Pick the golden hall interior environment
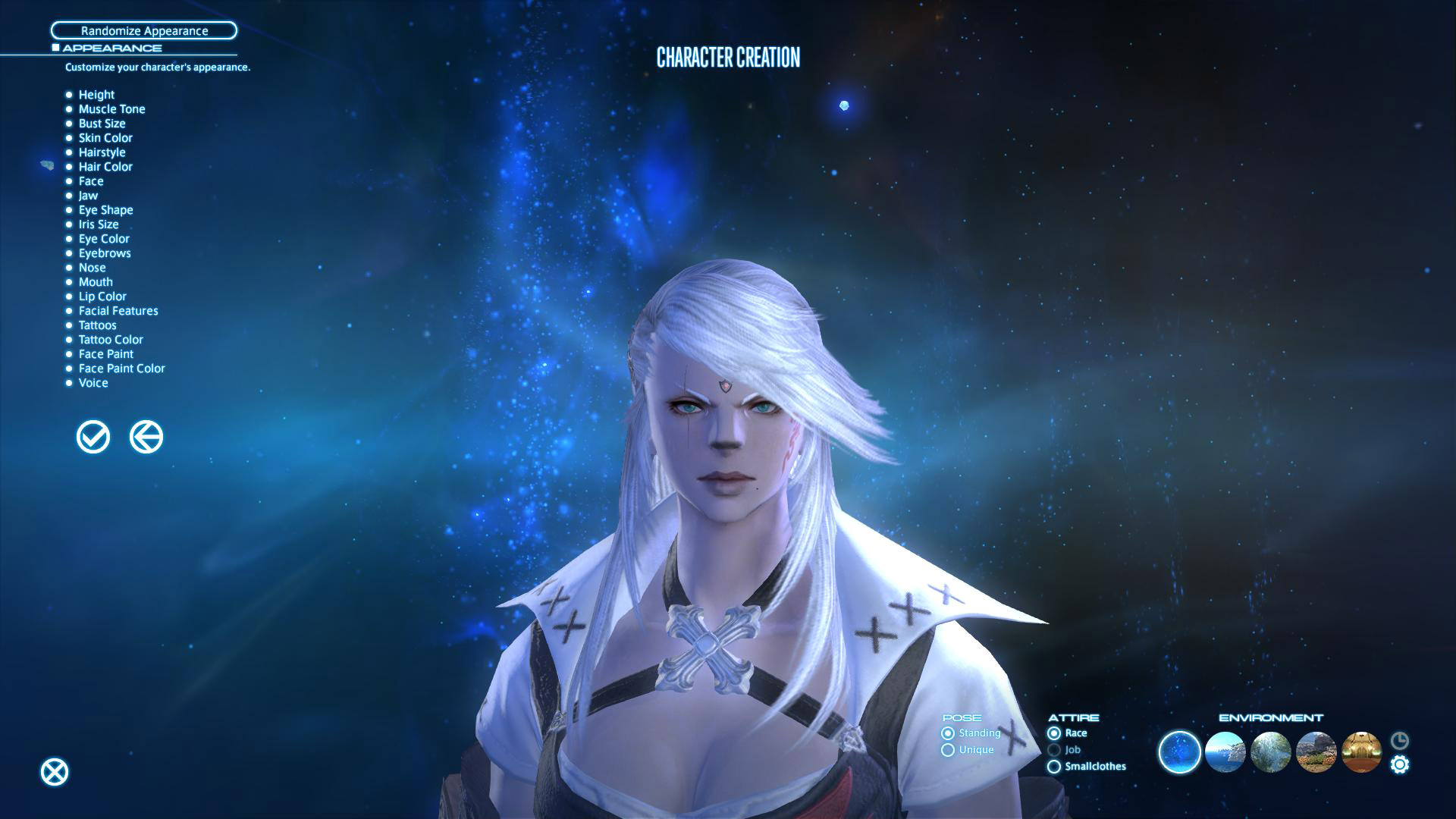Image resolution: width=1456 pixels, height=819 pixels. 1361,752
